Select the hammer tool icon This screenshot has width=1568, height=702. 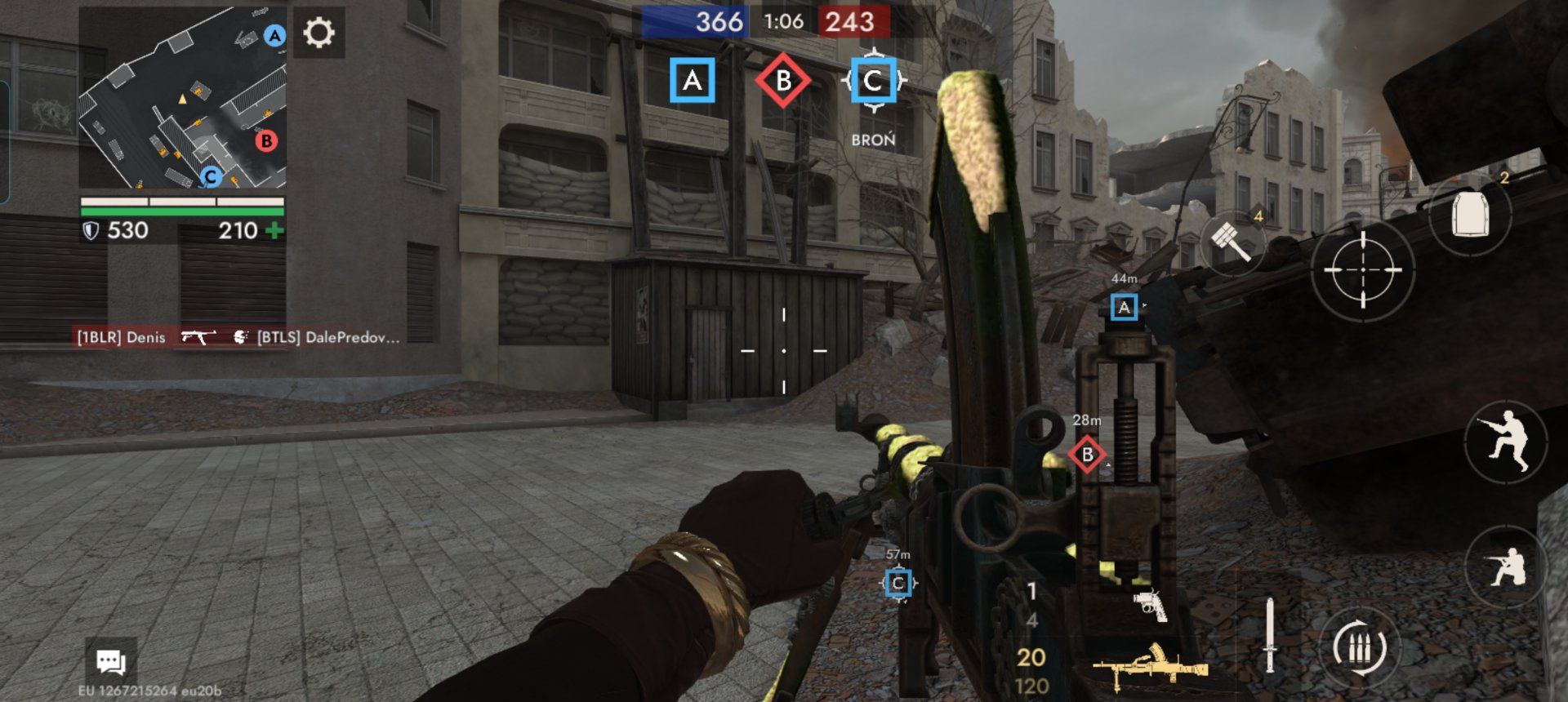click(1232, 241)
